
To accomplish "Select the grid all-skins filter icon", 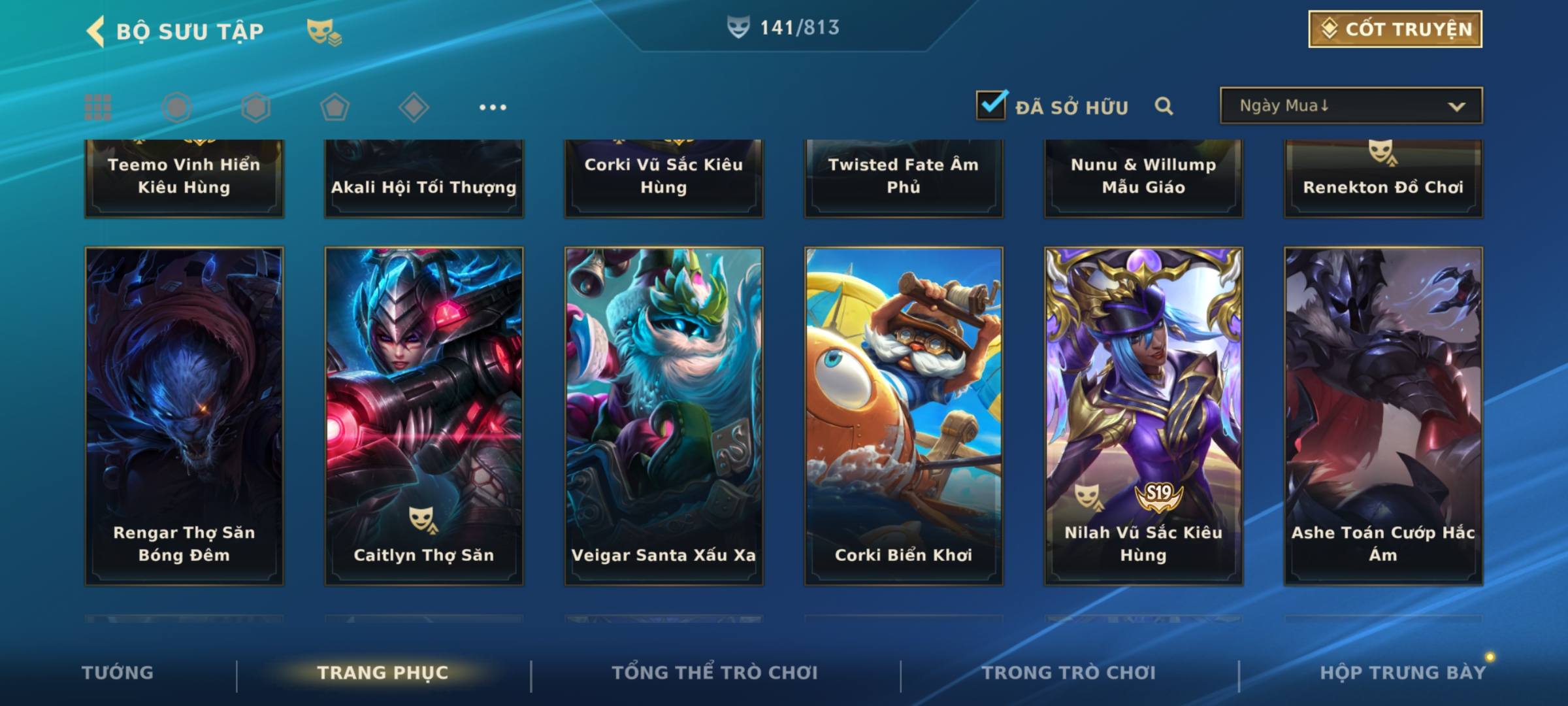I will 98,107.
